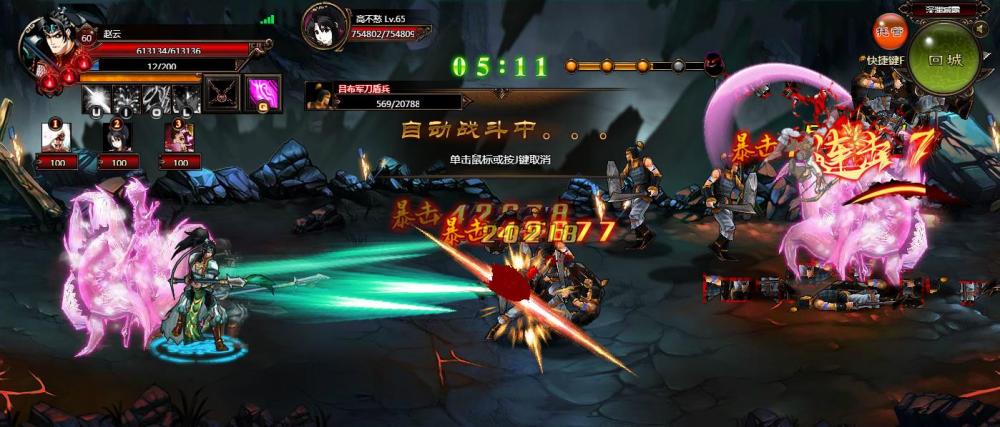Select the 目布军刀盾兵 enemy target portrait
1000x427 pixels.
pyautogui.click(x=320, y=97)
